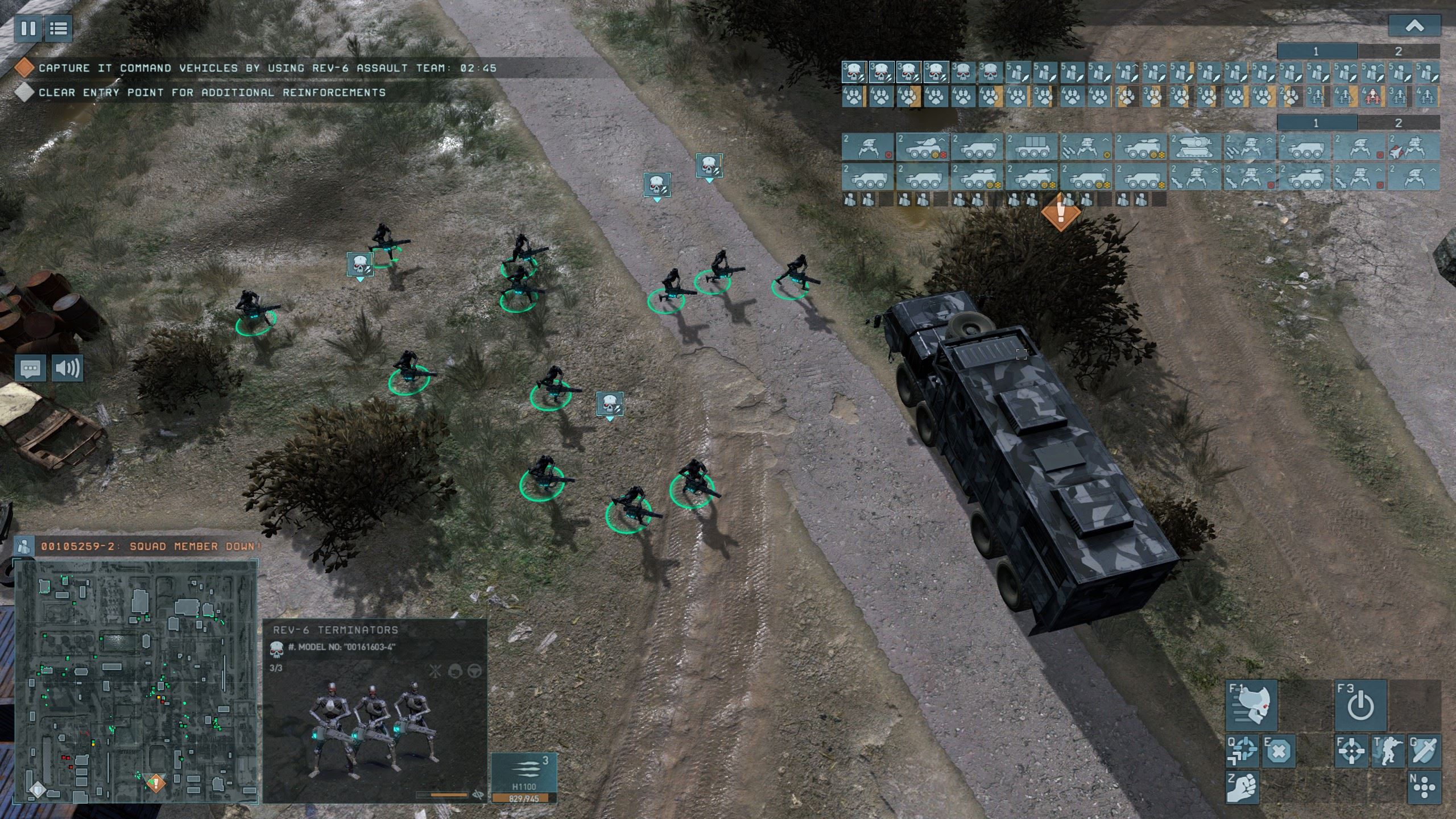Click the tactical minimap
1456x819 pixels.
135,681
